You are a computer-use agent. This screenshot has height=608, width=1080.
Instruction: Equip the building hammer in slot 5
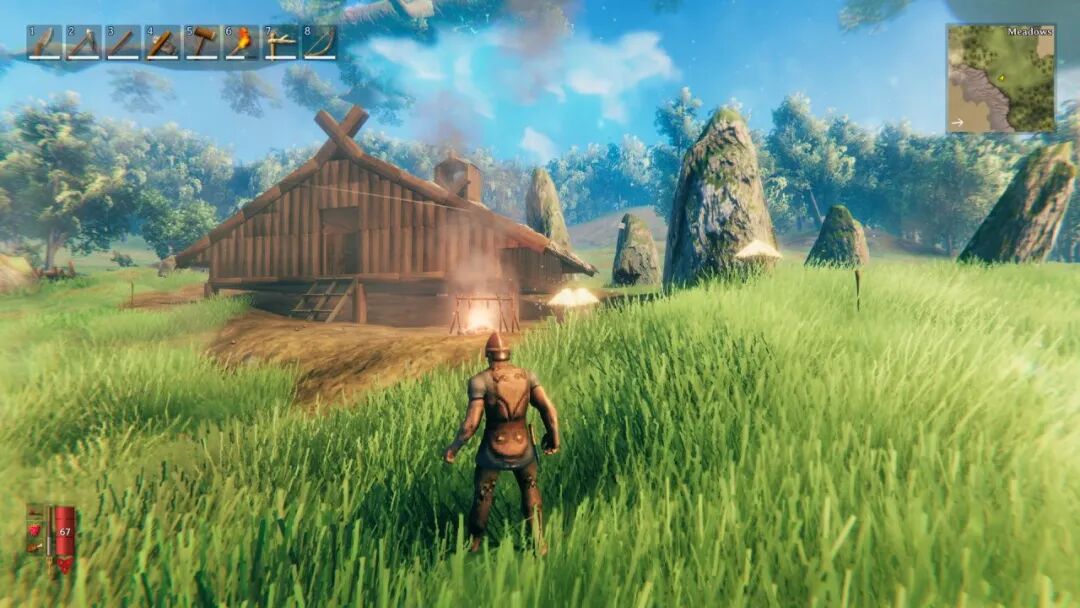coord(201,43)
